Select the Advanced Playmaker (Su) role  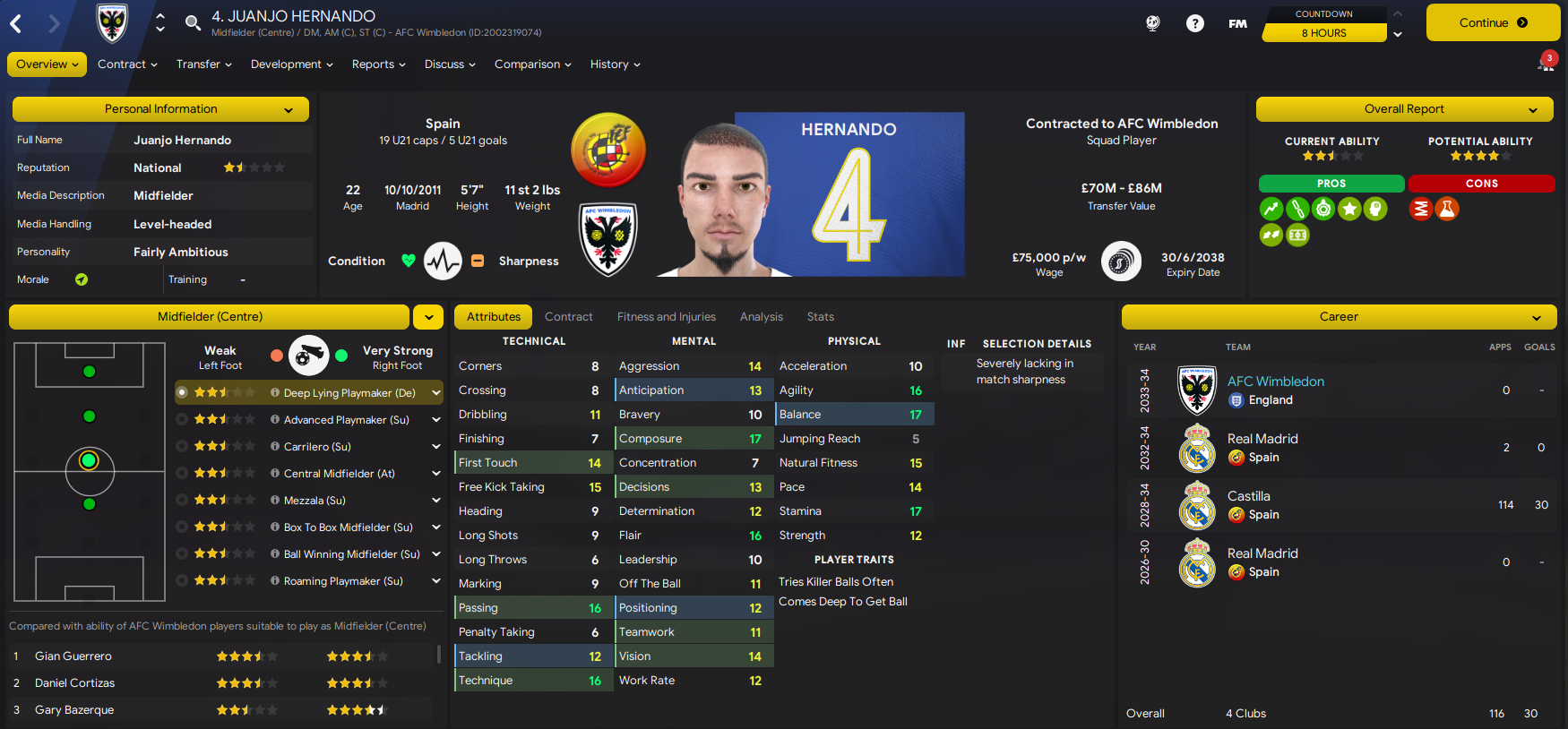pos(346,420)
